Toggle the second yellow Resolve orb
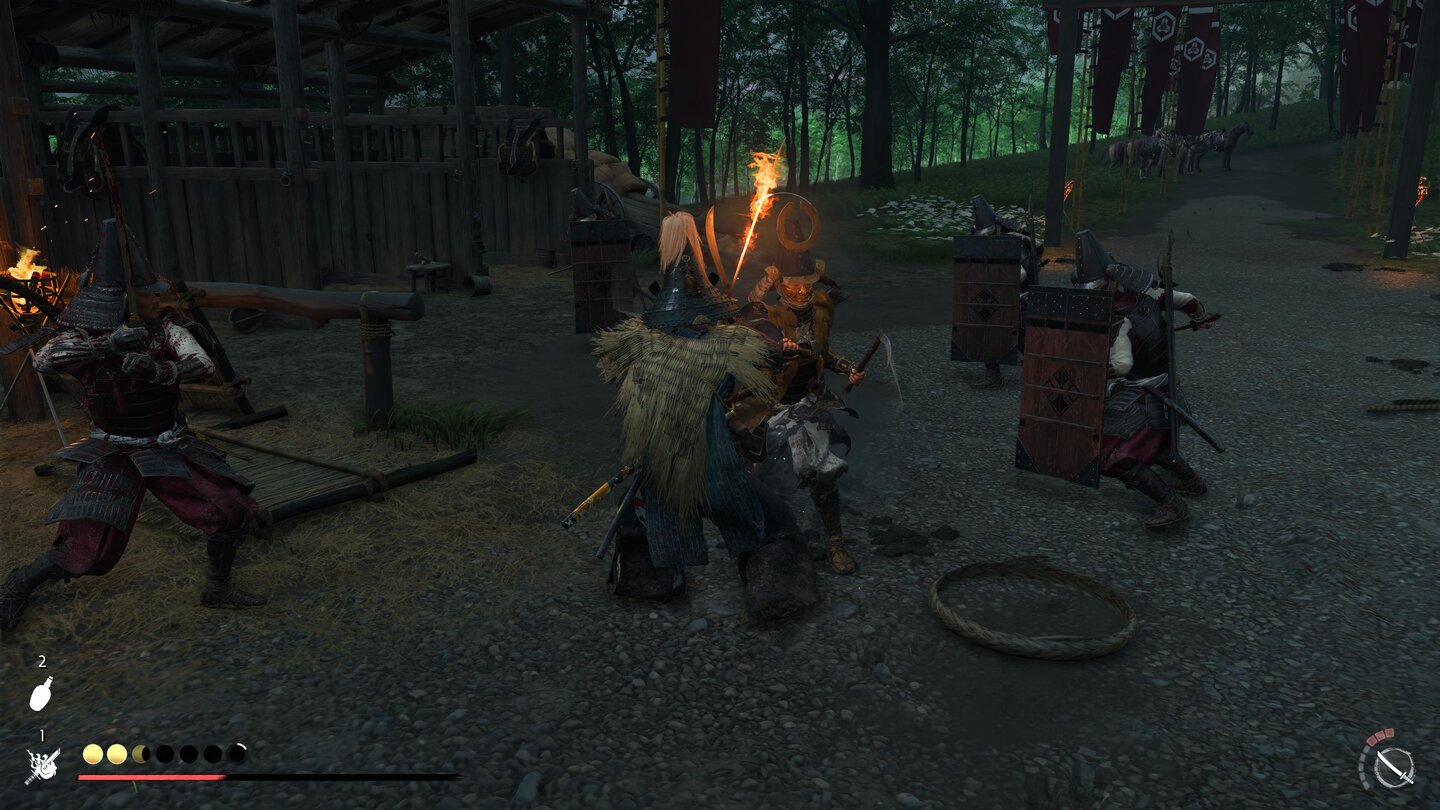This screenshot has height=810, width=1440. [x=117, y=753]
